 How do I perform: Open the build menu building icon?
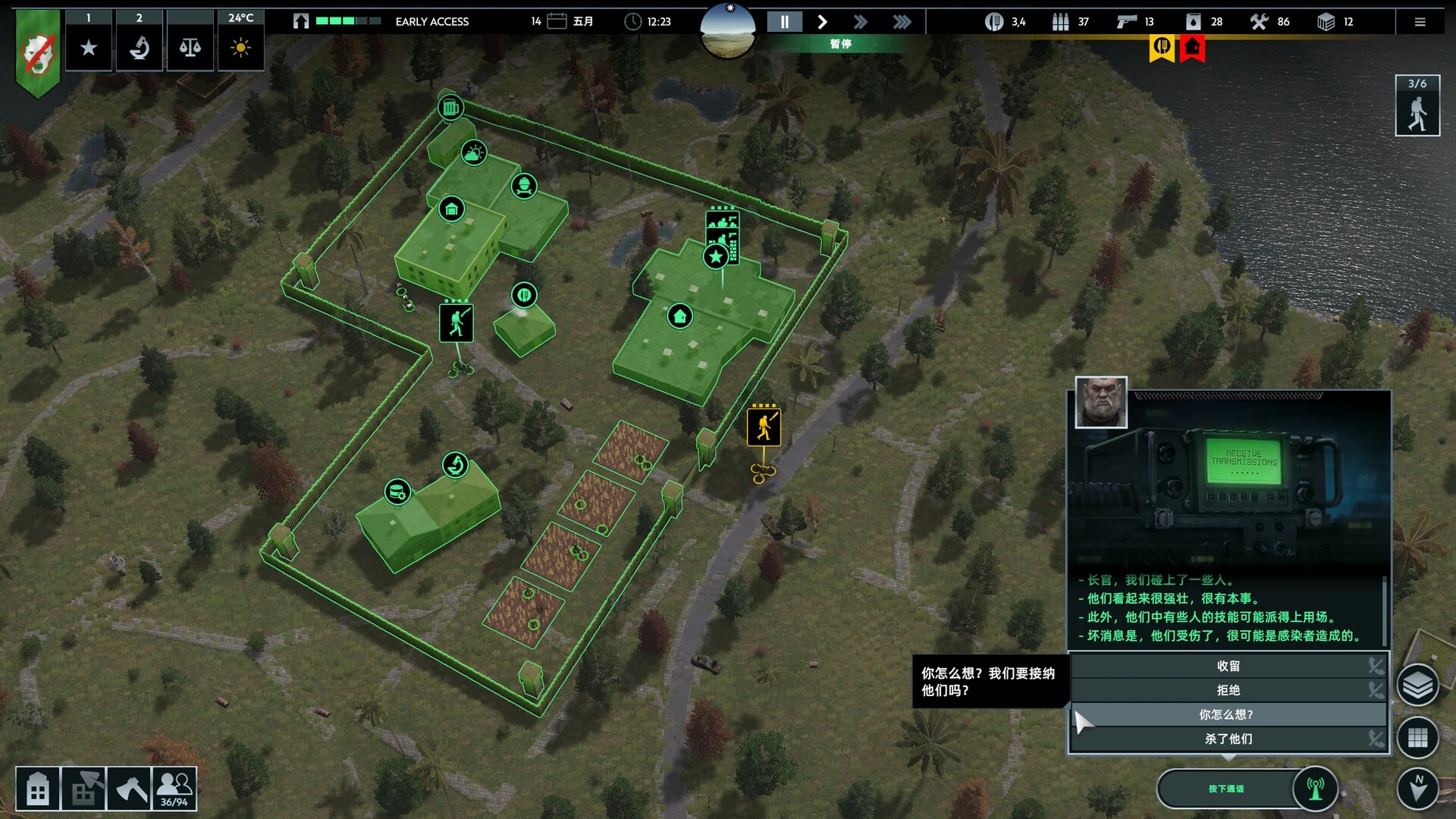coord(38,789)
